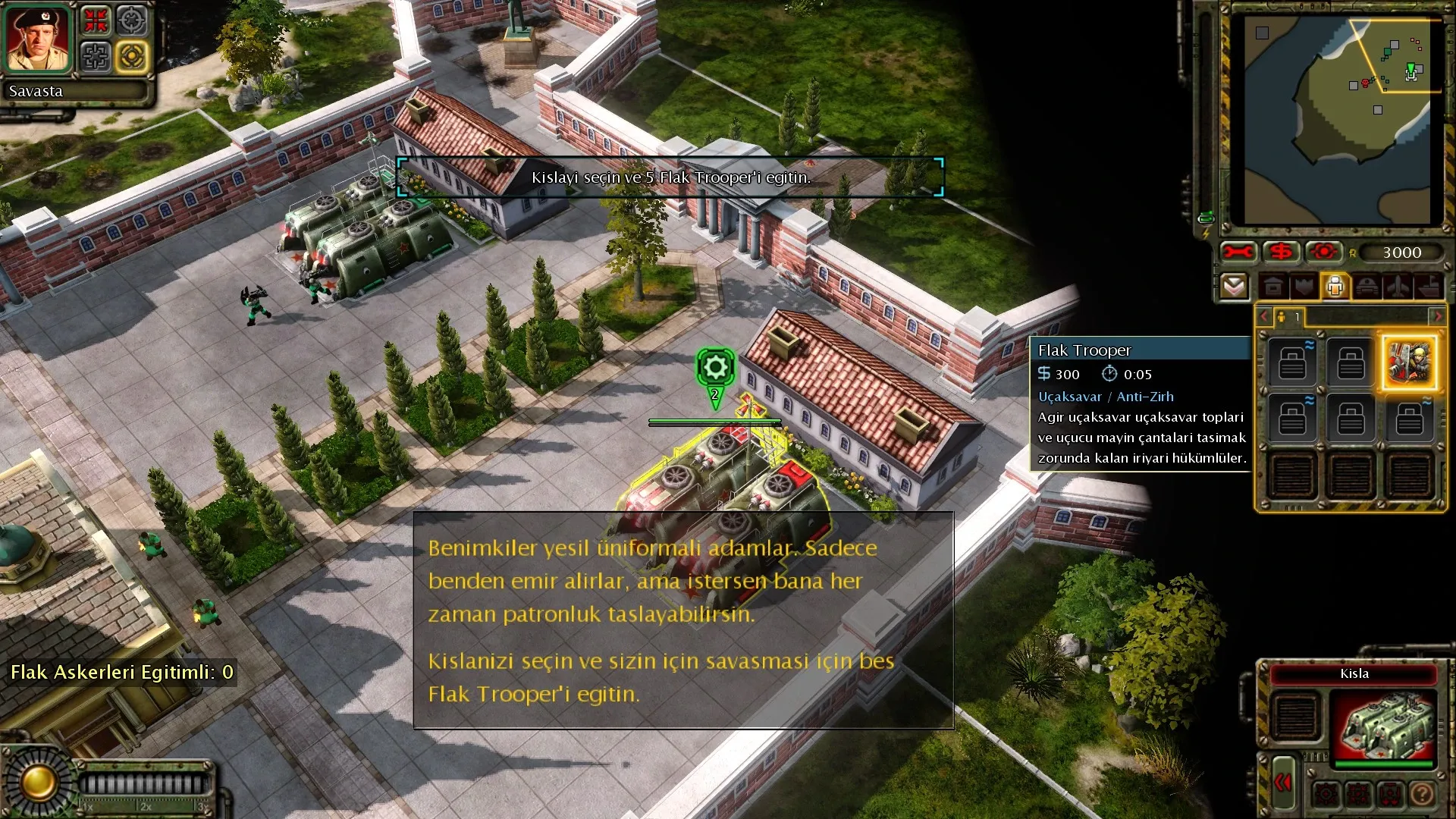Screen dimensions: 1456x819
Task: Switch to the naval production tab
Action: [x=1429, y=287]
